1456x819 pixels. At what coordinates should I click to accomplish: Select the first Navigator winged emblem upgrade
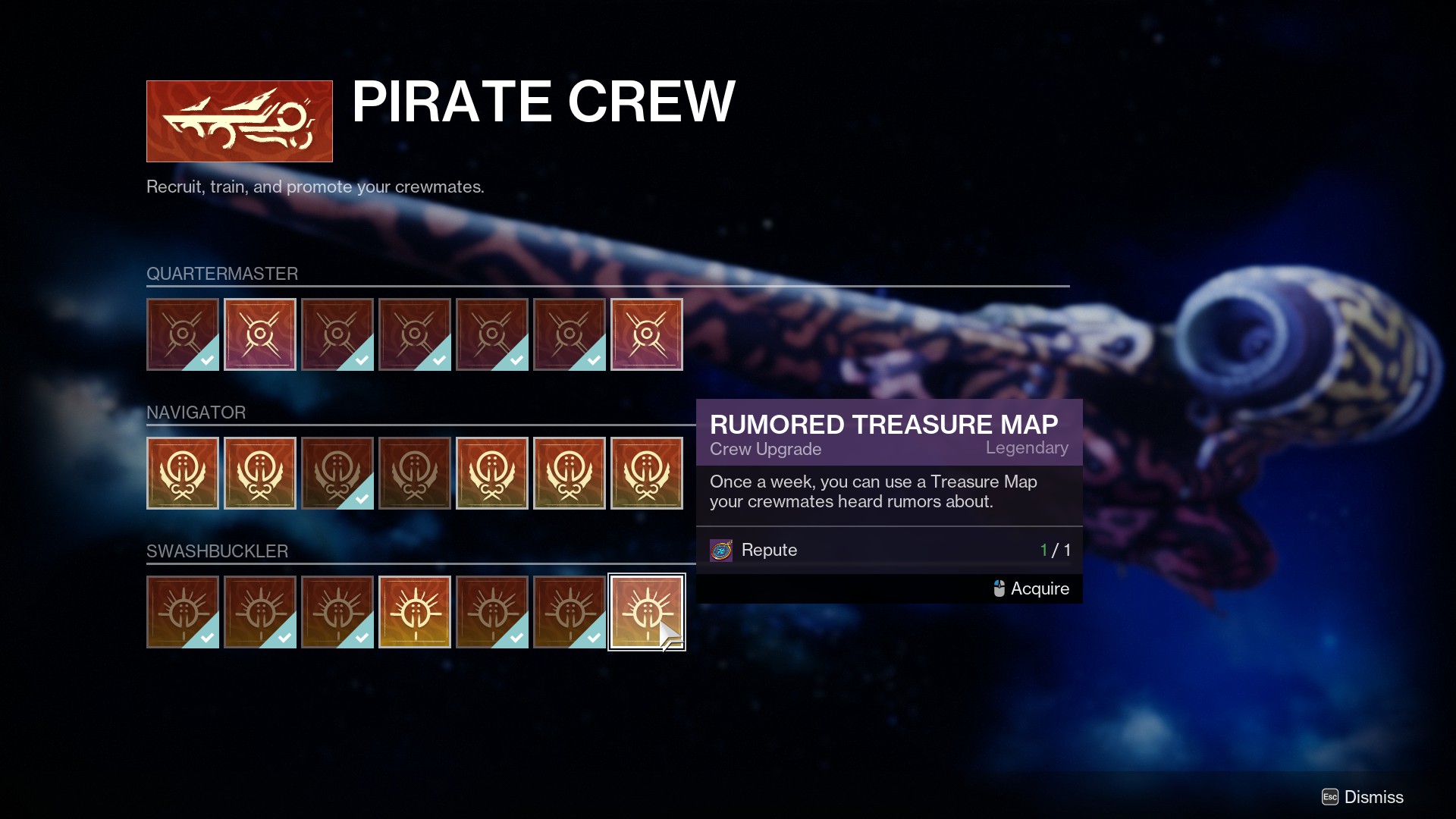pos(183,473)
